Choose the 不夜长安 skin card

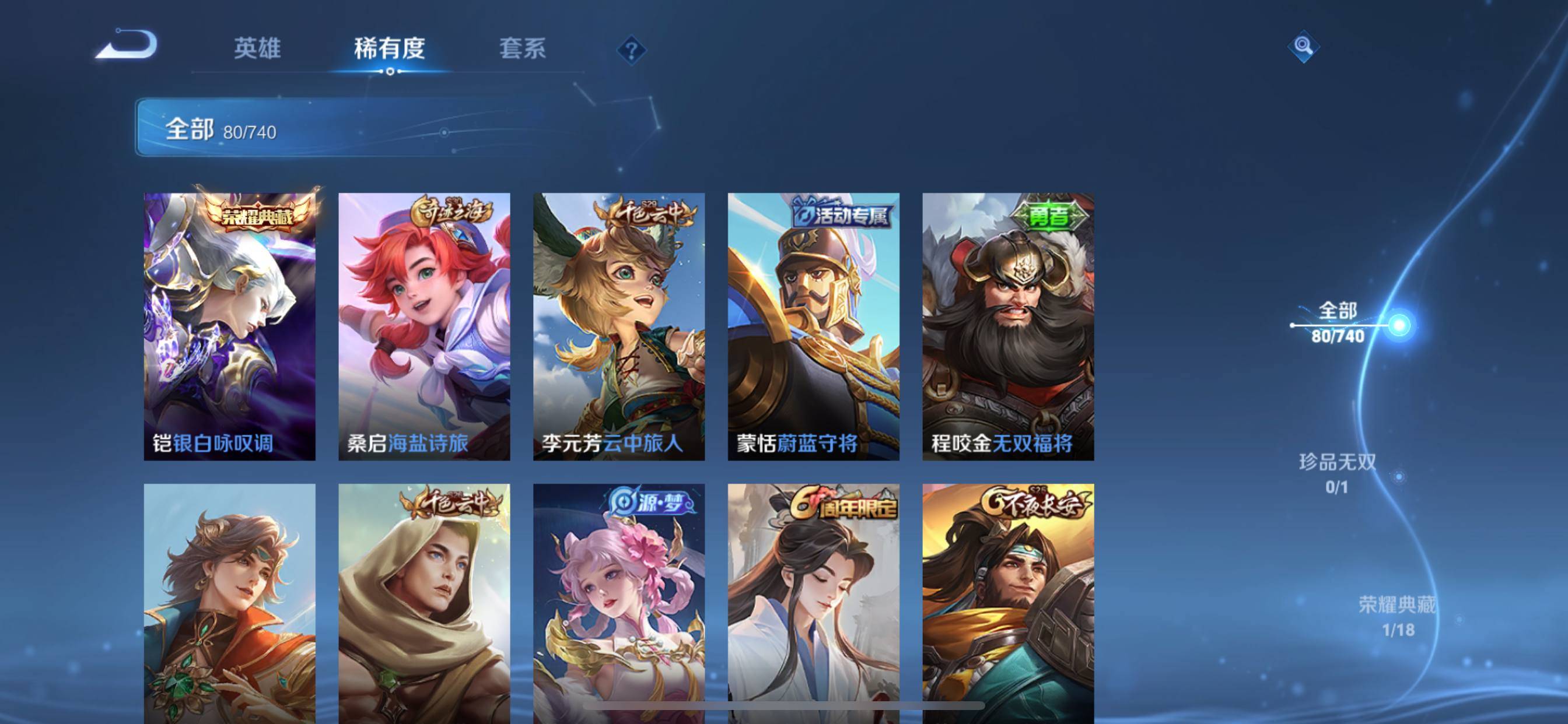click(1008, 602)
